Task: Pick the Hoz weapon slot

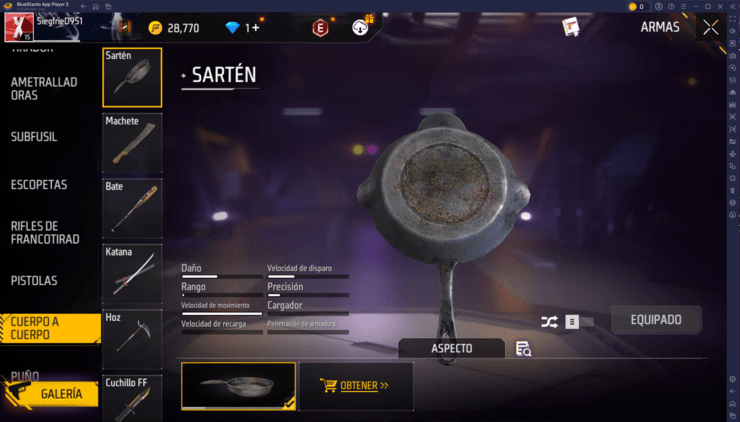Action: pos(132,339)
